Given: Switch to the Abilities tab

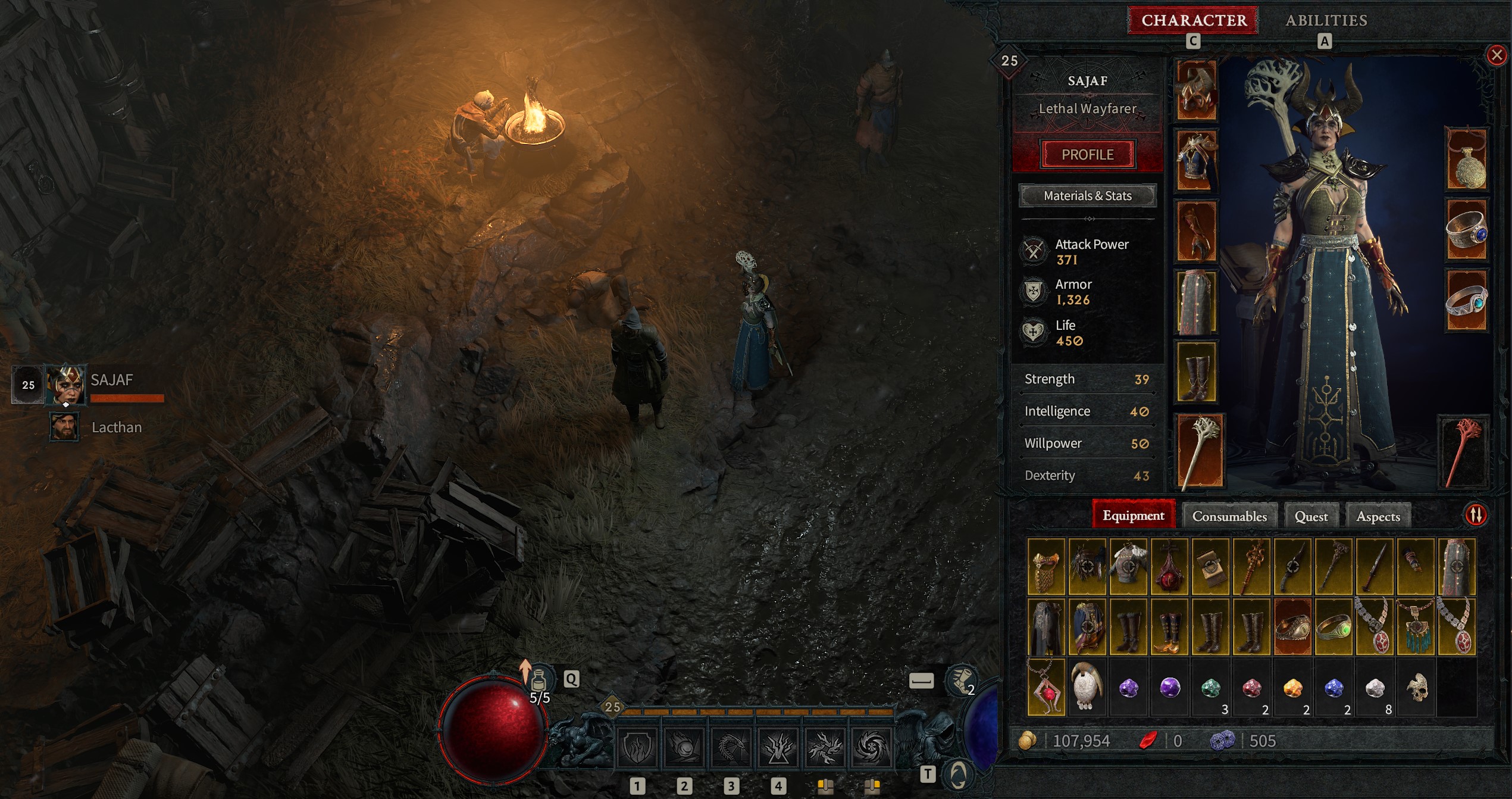Looking at the screenshot, I should (x=1326, y=21).
